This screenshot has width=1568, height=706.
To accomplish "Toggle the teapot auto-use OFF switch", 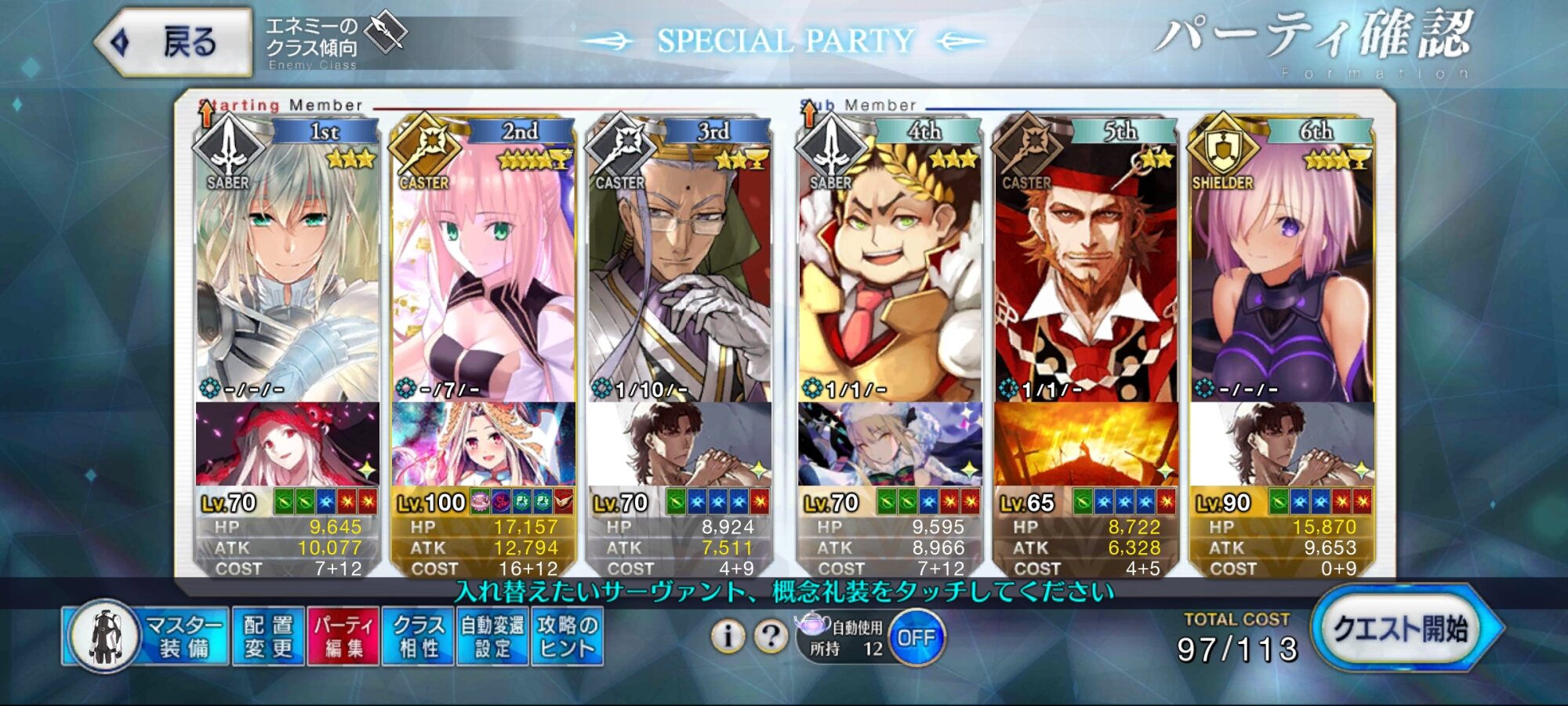I will pyautogui.click(x=916, y=638).
